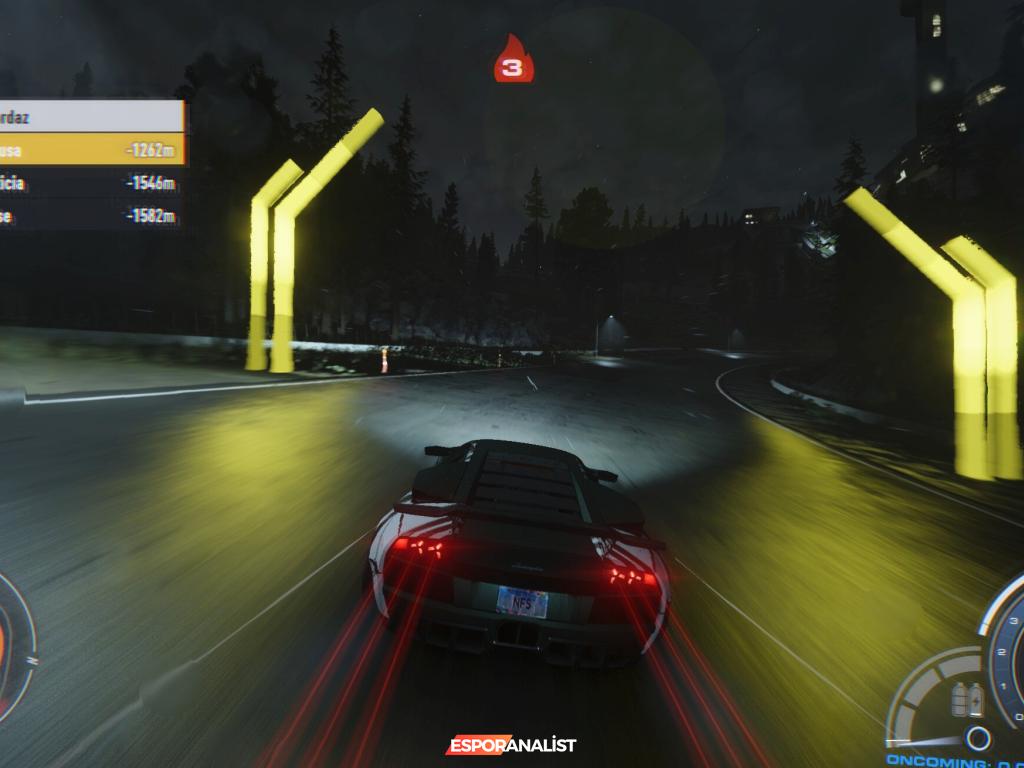Select the highlighted leaderboard row showing -1262m

click(x=91, y=150)
